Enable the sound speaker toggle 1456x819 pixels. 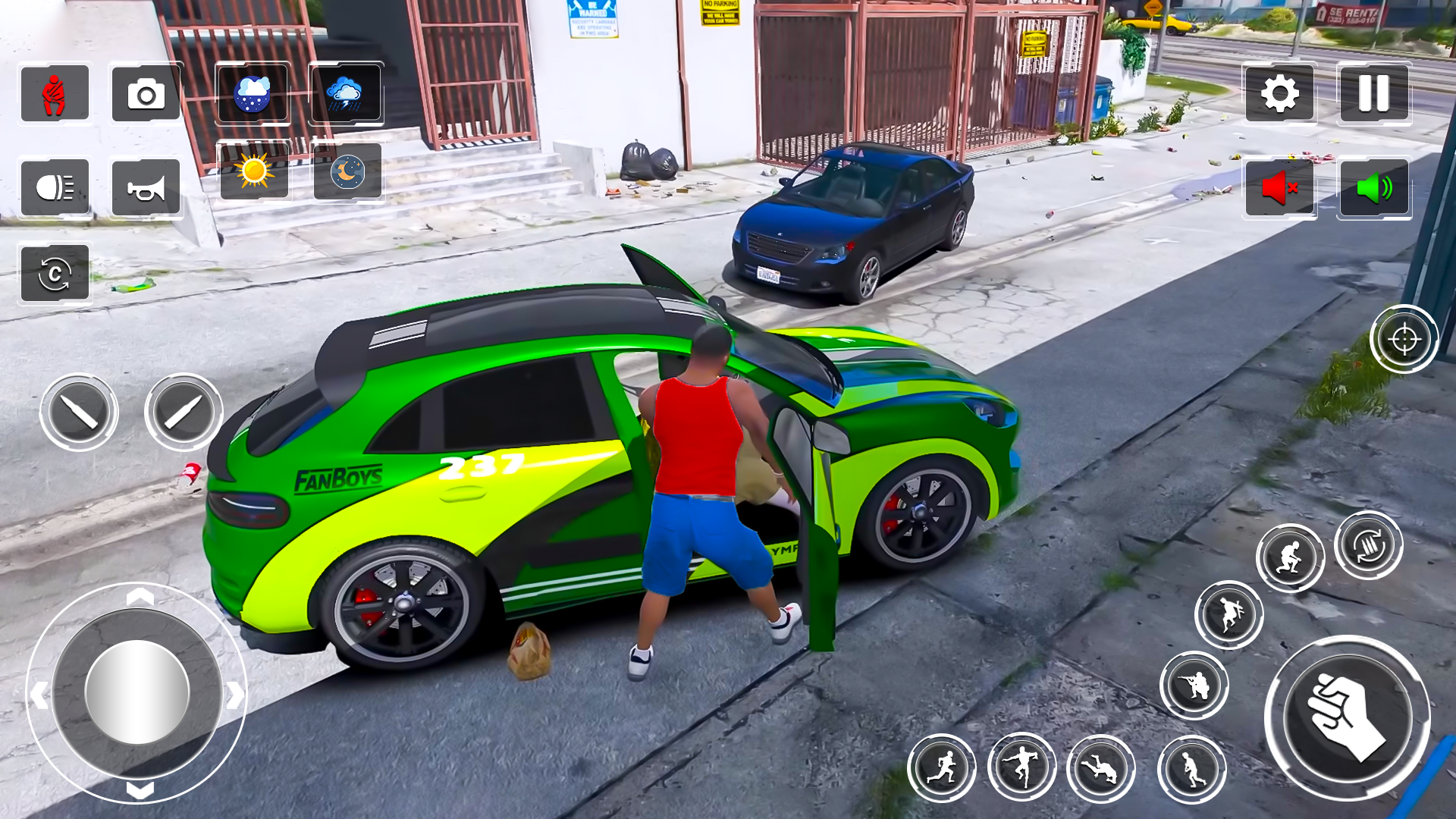[1373, 189]
